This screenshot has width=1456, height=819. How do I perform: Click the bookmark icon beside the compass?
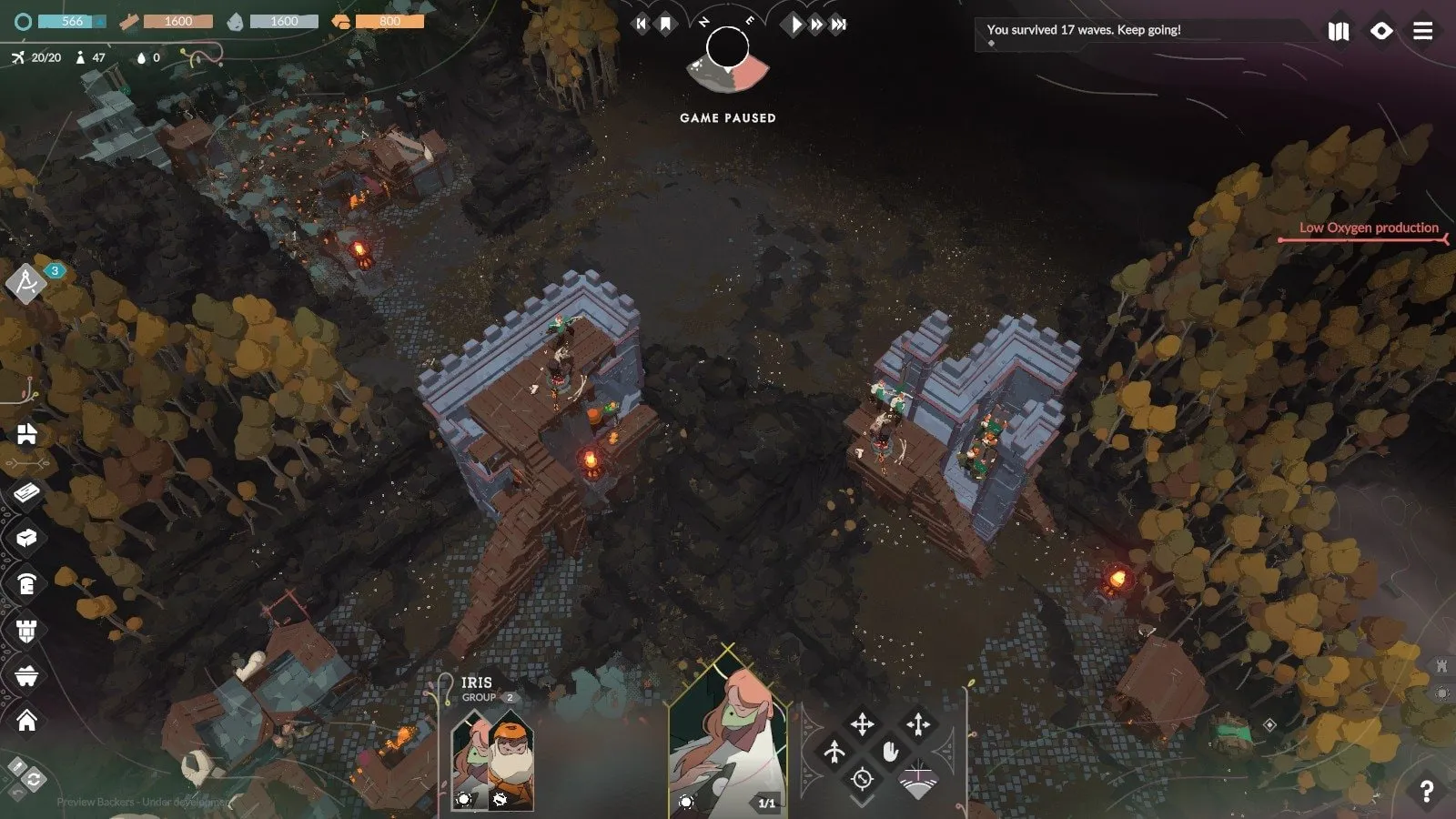pyautogui.click(x=665, y=25)
